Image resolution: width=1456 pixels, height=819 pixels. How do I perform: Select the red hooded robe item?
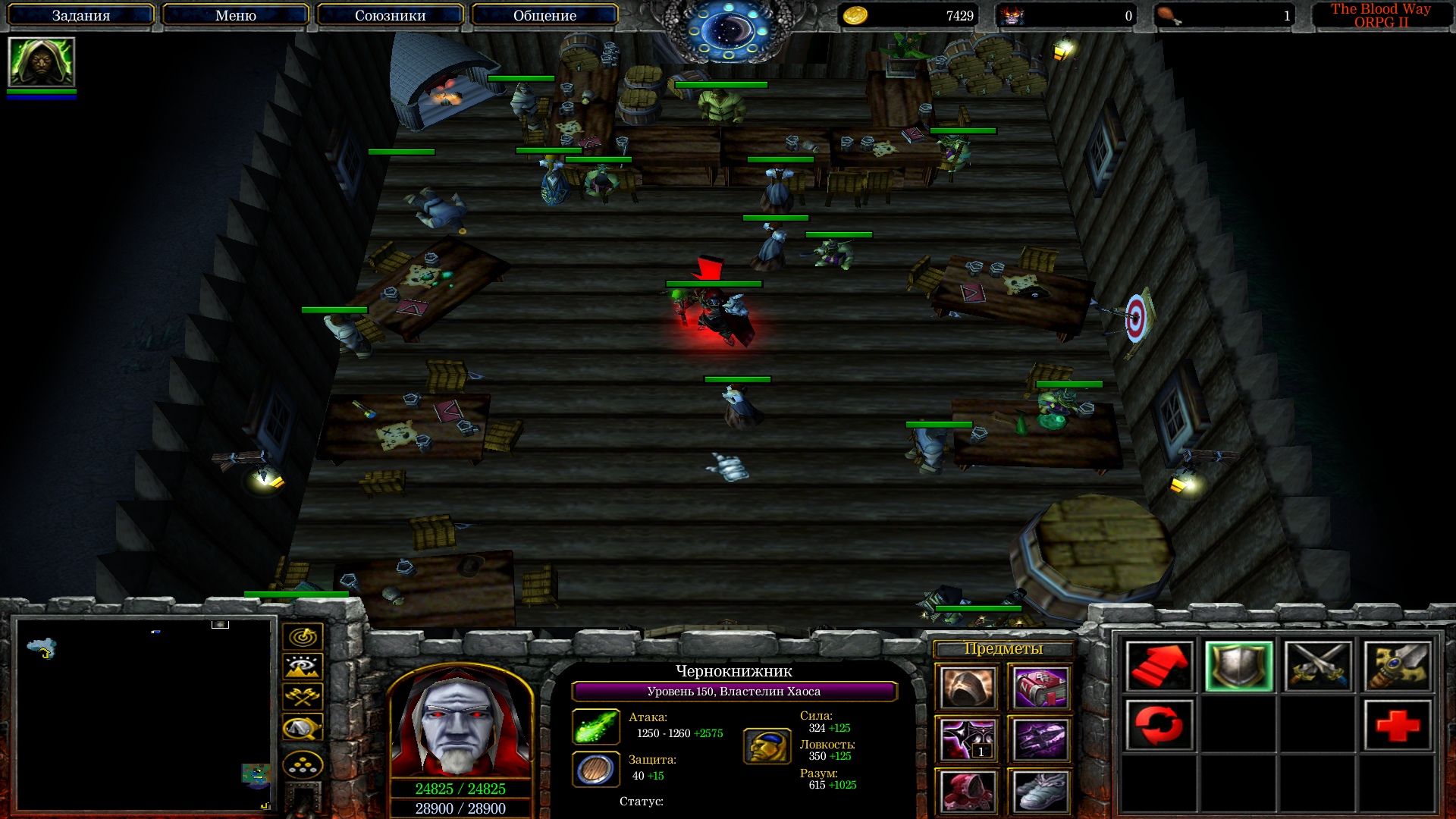click(967, 791)
